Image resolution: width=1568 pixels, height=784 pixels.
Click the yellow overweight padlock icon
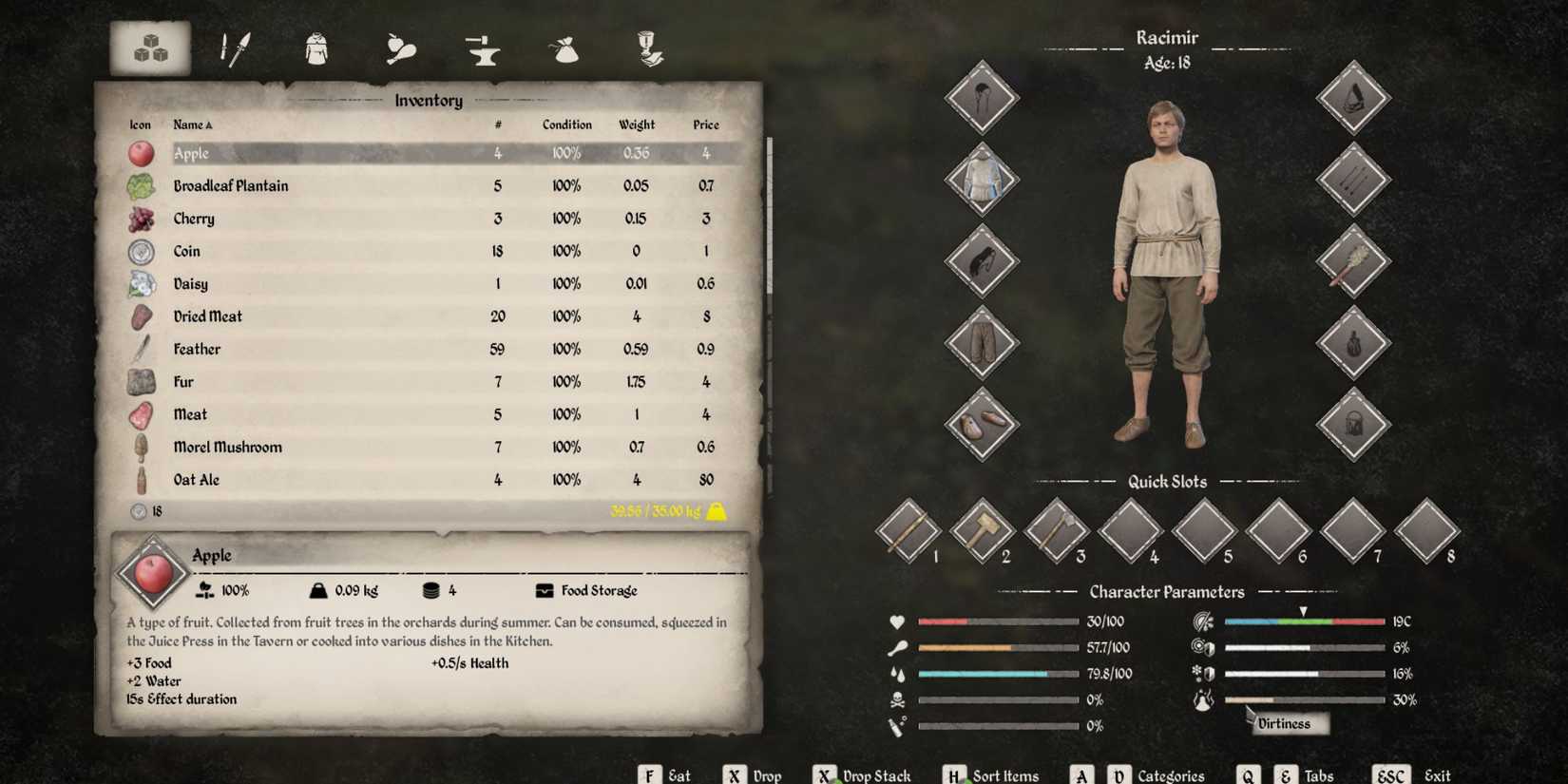click(716, 510)
